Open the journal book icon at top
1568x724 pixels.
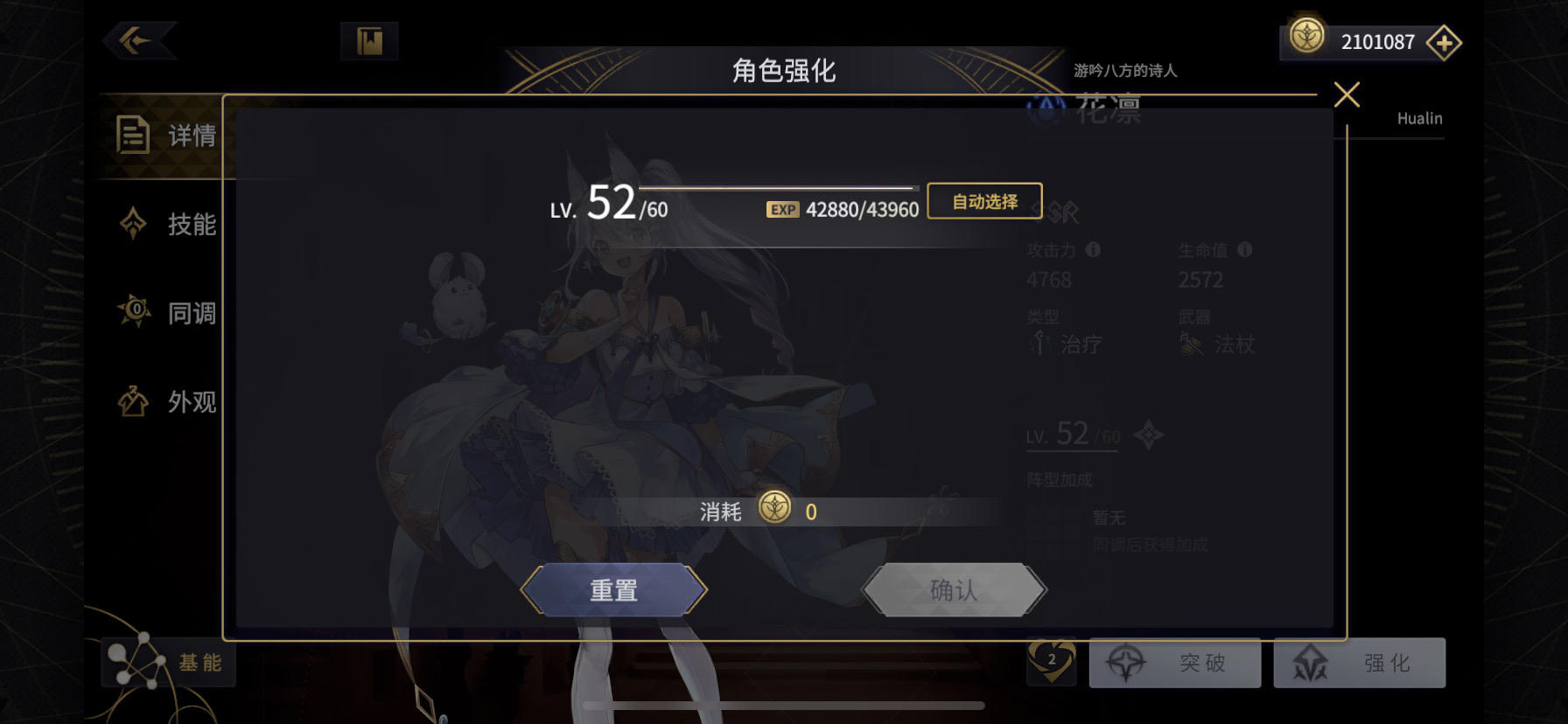(x=368, y=39)
